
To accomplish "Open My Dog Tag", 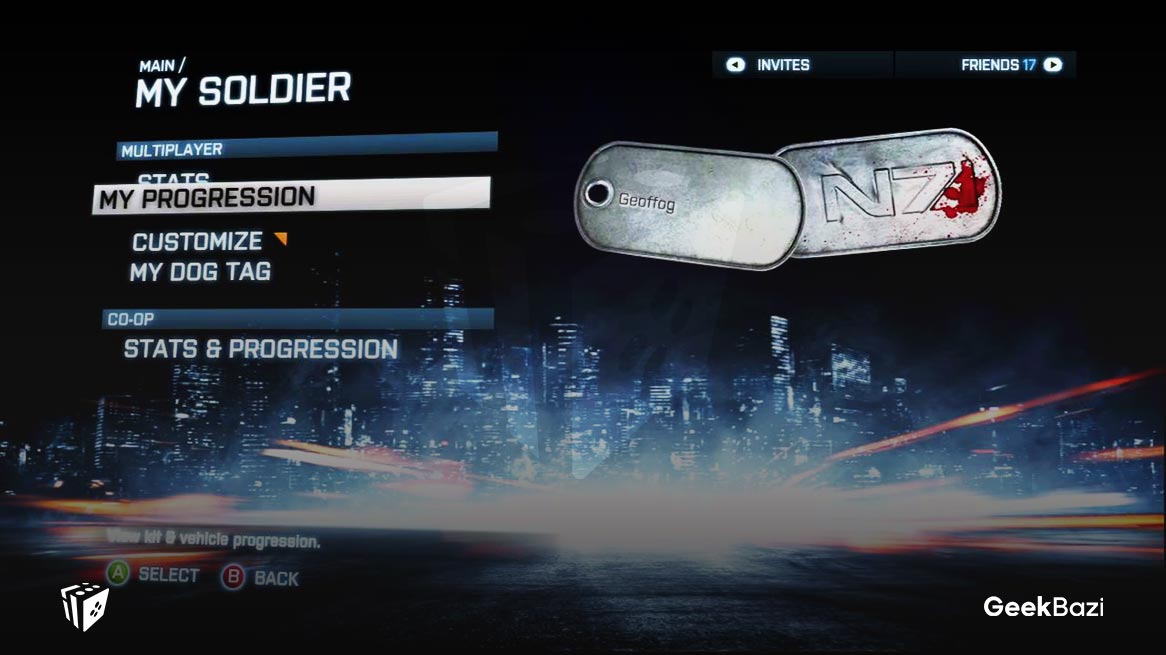I will point(200,271).
